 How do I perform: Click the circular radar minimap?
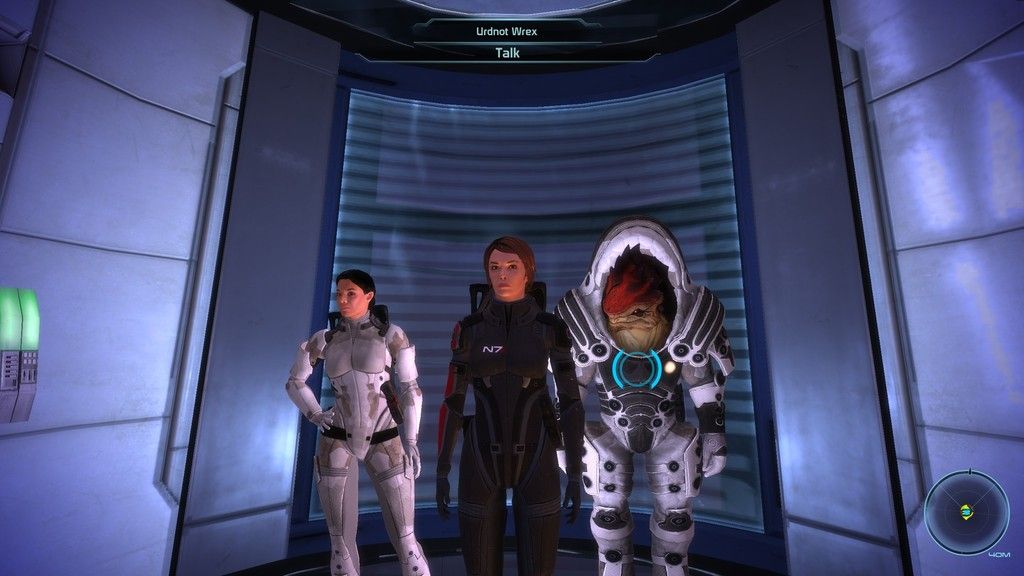[965, 511]
